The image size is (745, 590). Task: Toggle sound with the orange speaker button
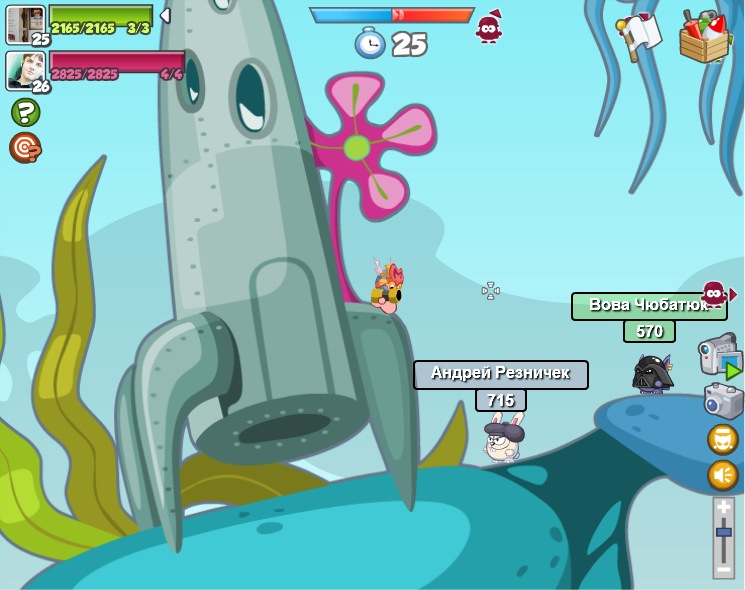(723, 474)
